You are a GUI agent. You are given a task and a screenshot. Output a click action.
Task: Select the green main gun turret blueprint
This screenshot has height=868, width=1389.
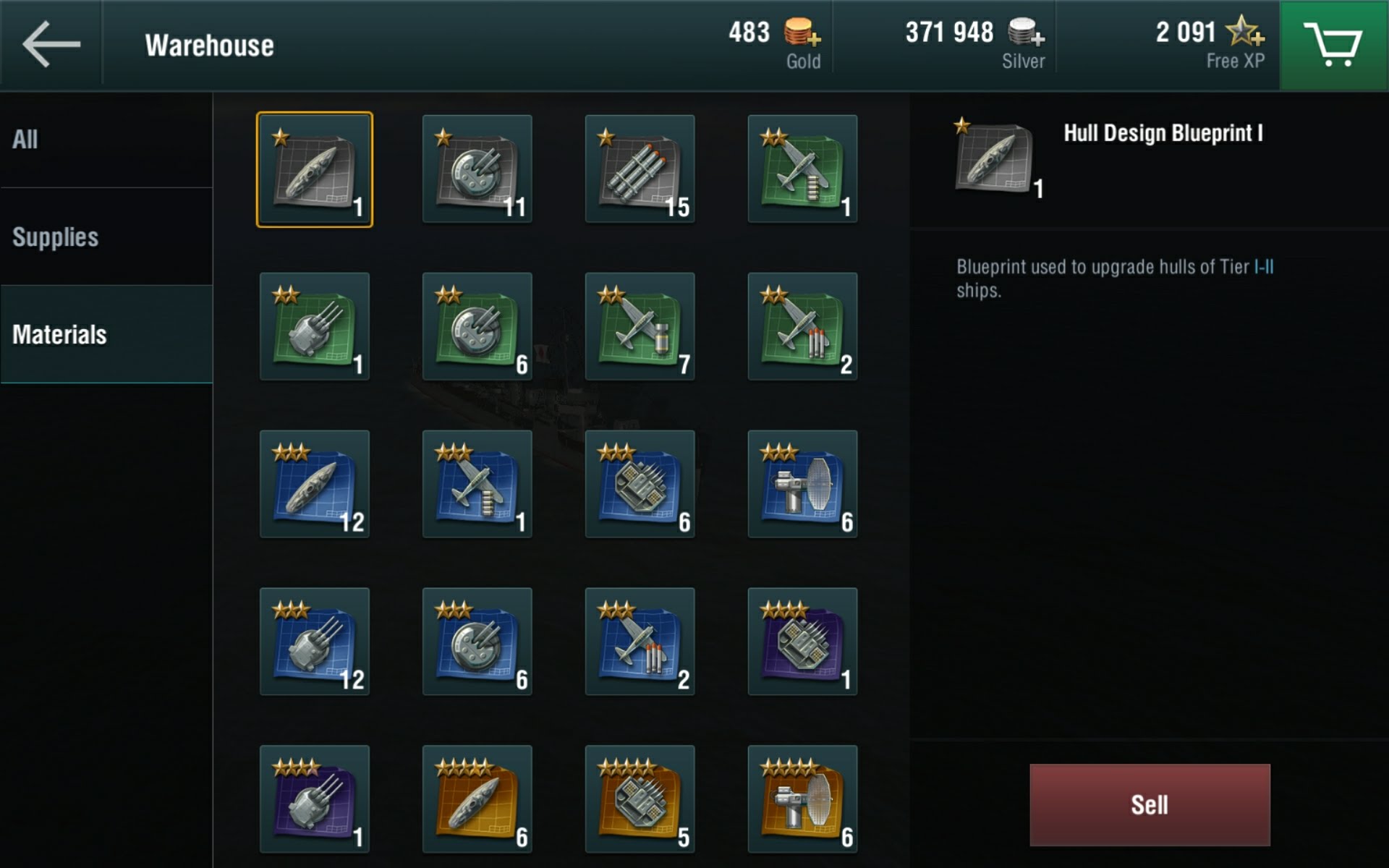click(315, 327)
